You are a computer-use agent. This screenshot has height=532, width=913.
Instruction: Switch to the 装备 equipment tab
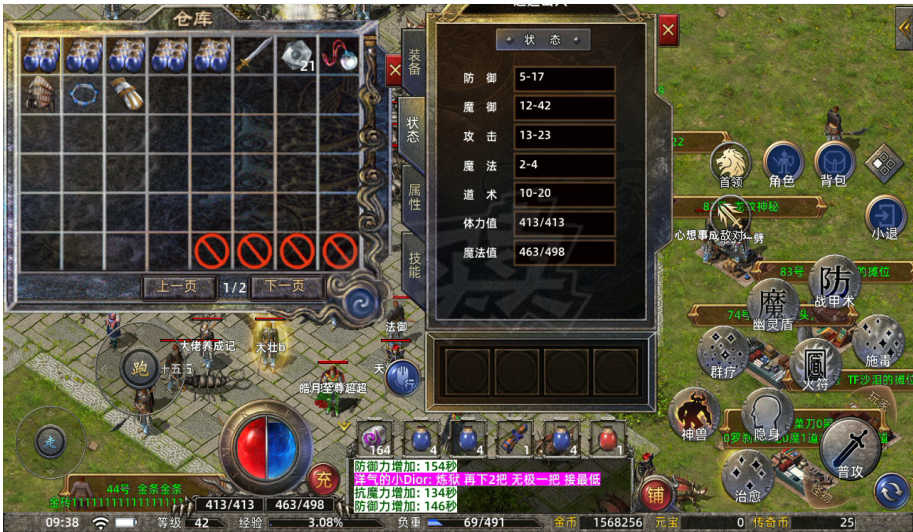(413, 64)
